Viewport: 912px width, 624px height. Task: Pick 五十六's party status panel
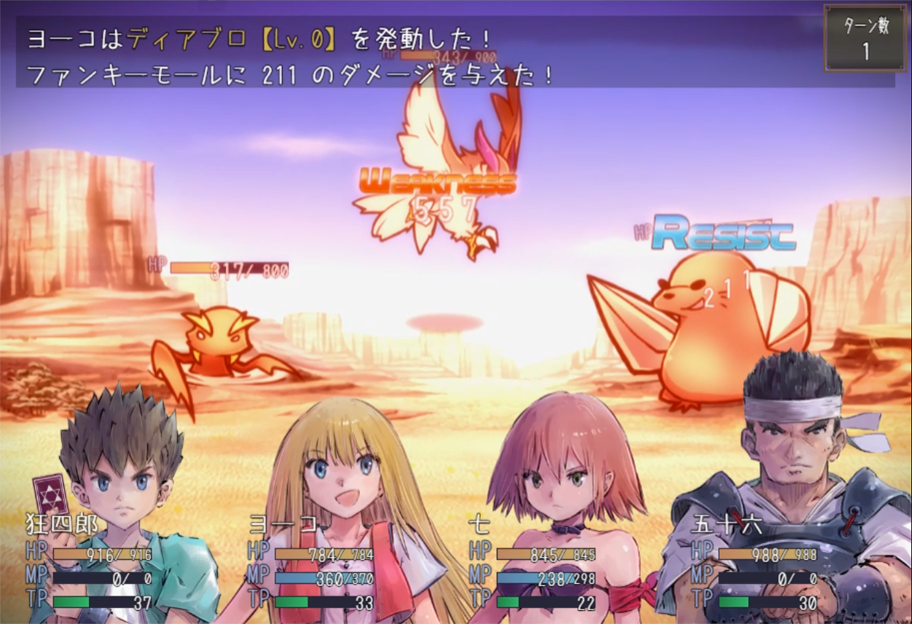[756, 565]
